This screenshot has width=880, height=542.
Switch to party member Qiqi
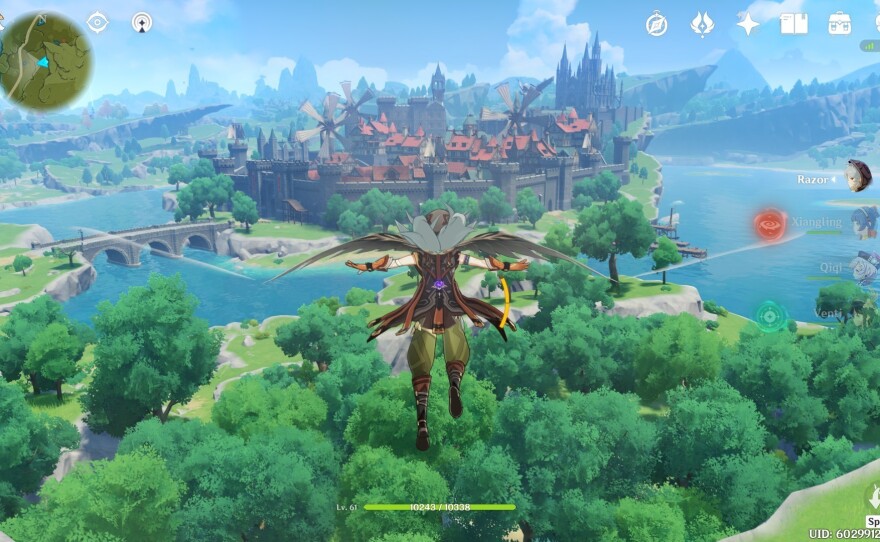pyautogui.click(x=863, y=267)
